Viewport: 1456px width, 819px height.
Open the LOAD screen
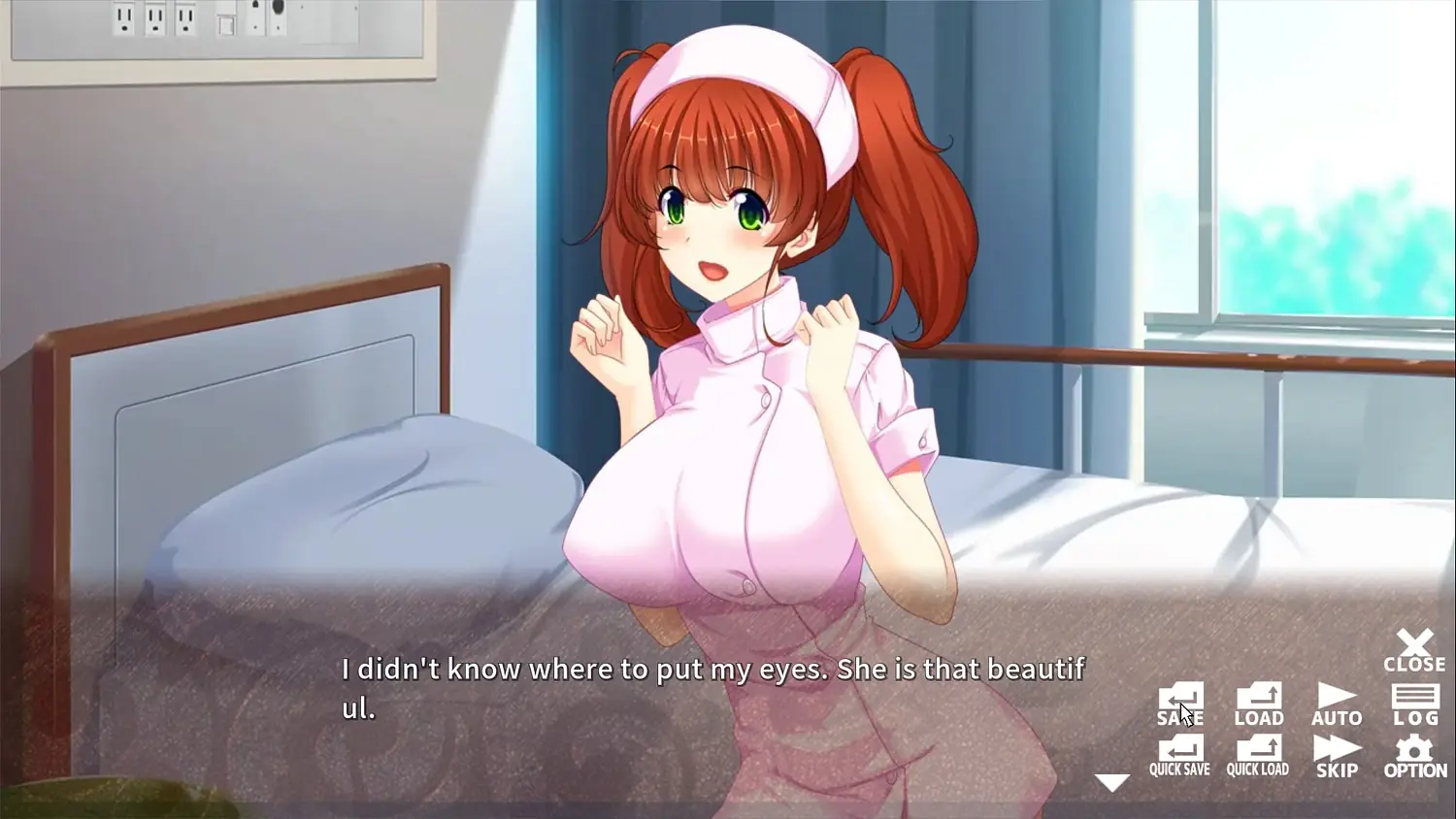(x=1259, y=704)
